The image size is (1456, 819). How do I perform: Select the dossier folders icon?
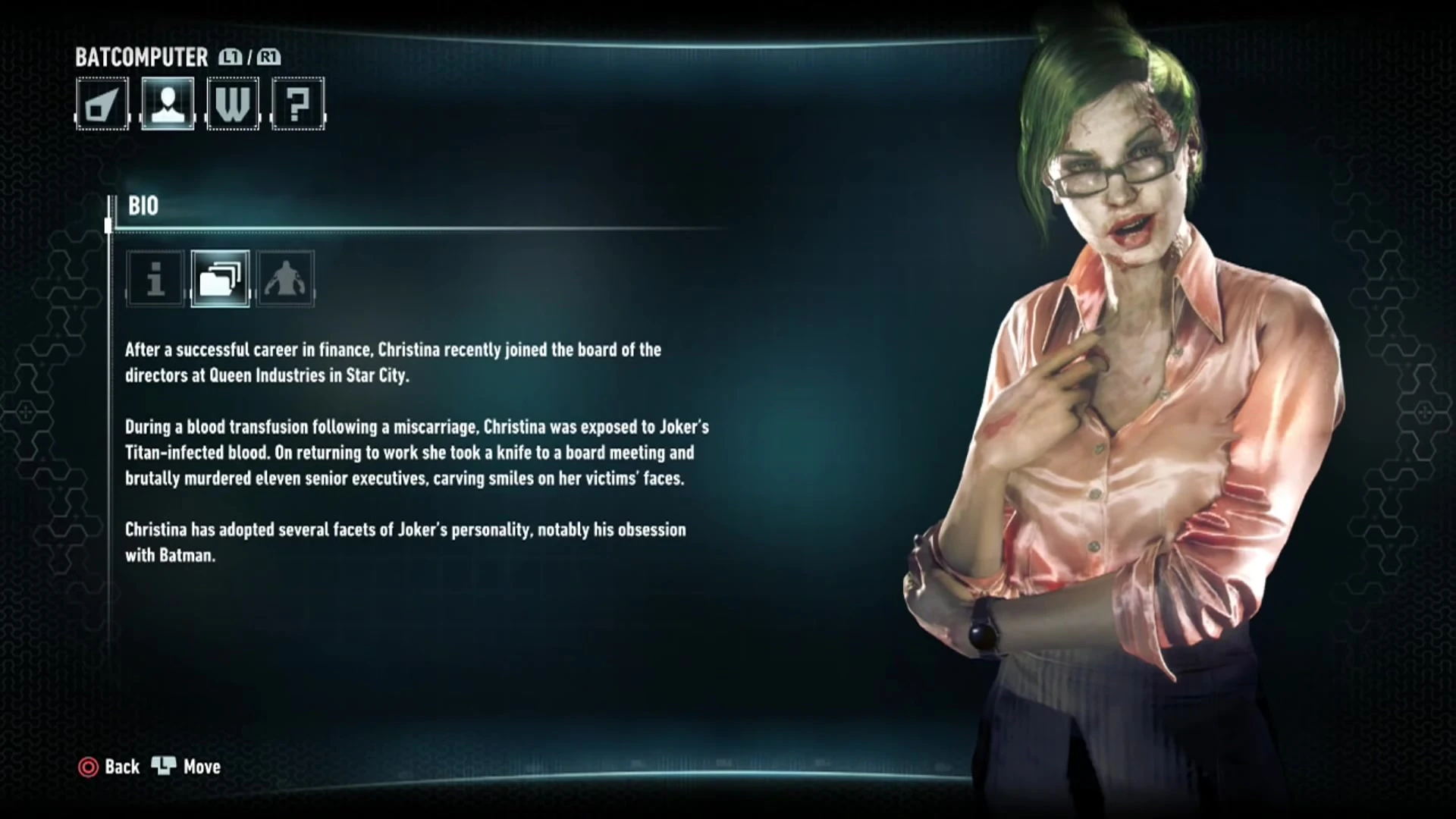point(220,279)
